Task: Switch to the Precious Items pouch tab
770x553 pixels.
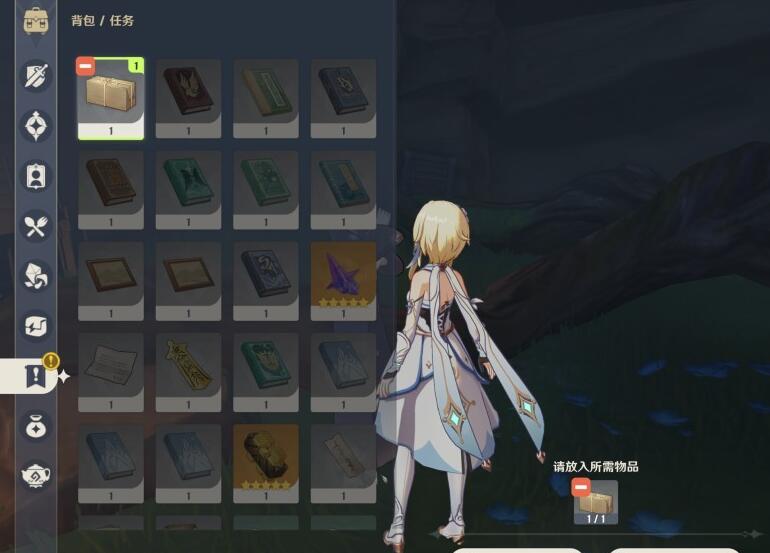Action: coord(37,426)
